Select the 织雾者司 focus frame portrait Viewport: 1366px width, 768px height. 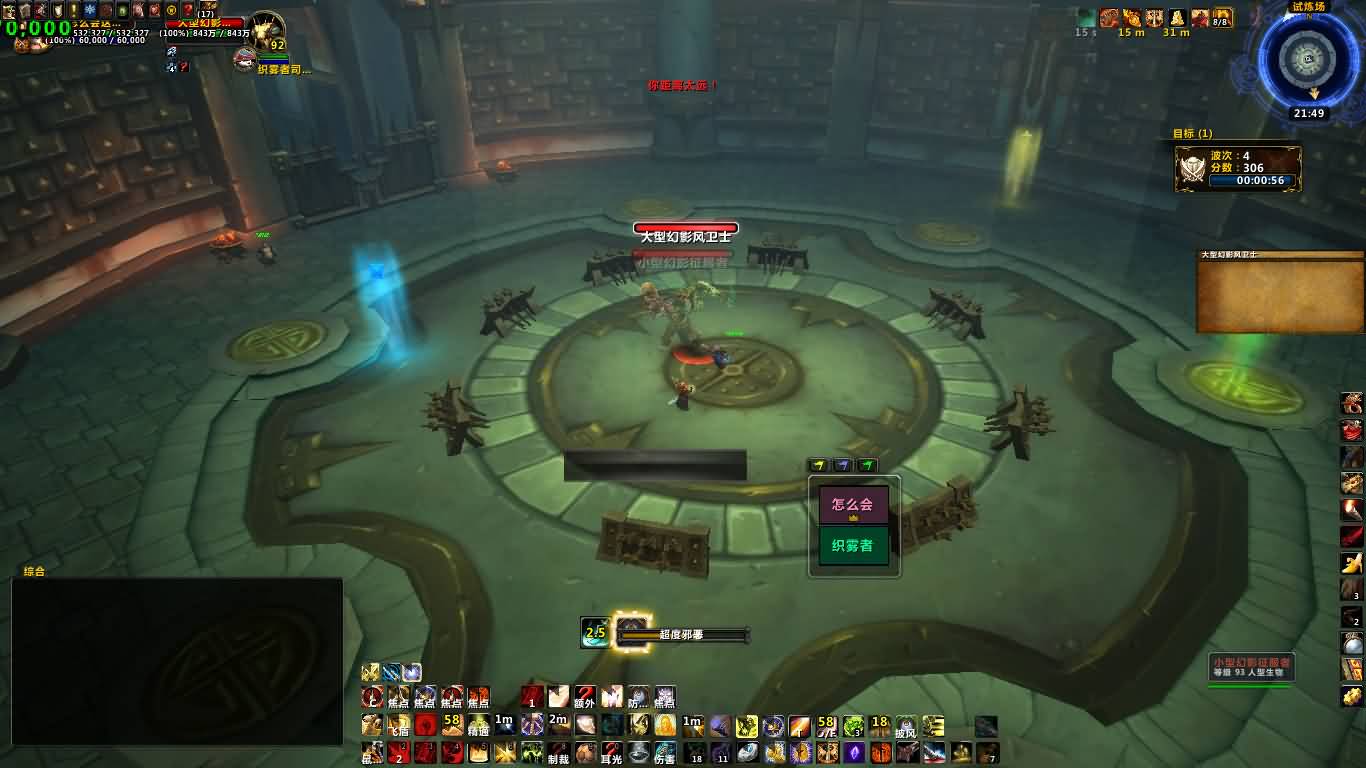tap(245, 59)
